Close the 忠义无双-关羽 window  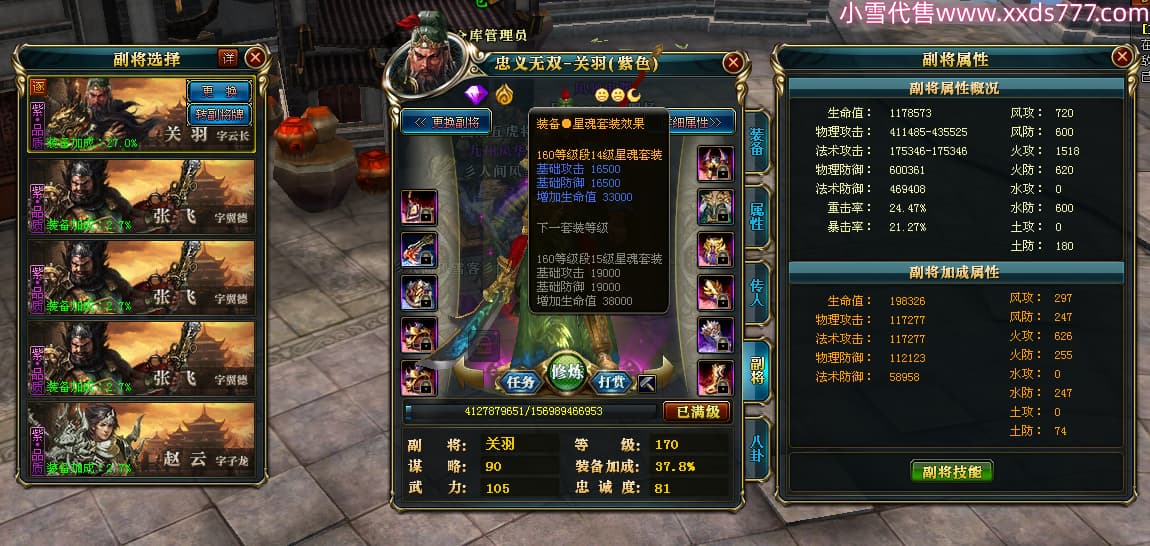tap(733, 62)
